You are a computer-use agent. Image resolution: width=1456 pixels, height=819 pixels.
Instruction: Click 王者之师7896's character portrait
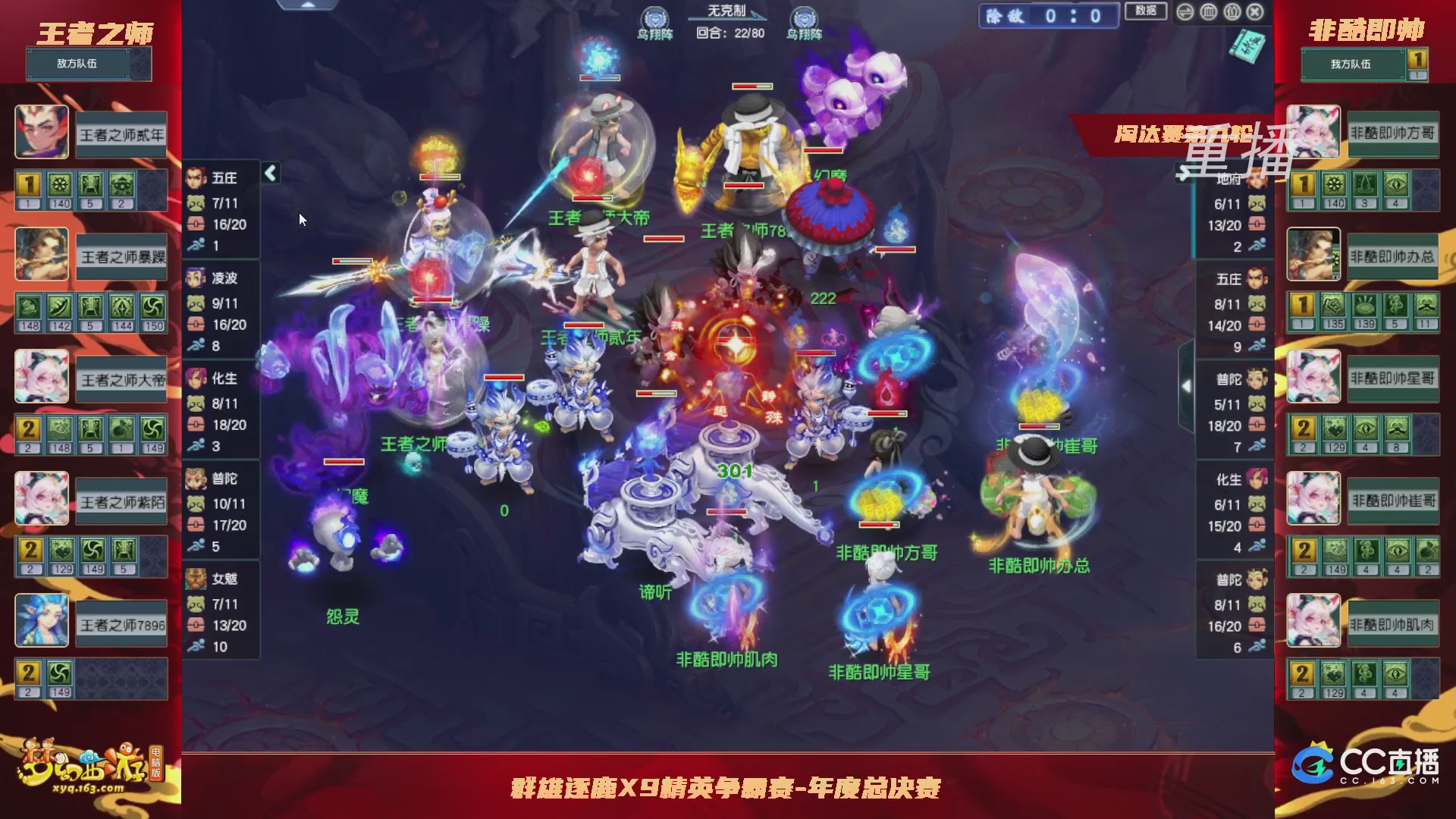click(x=42, y=620)
